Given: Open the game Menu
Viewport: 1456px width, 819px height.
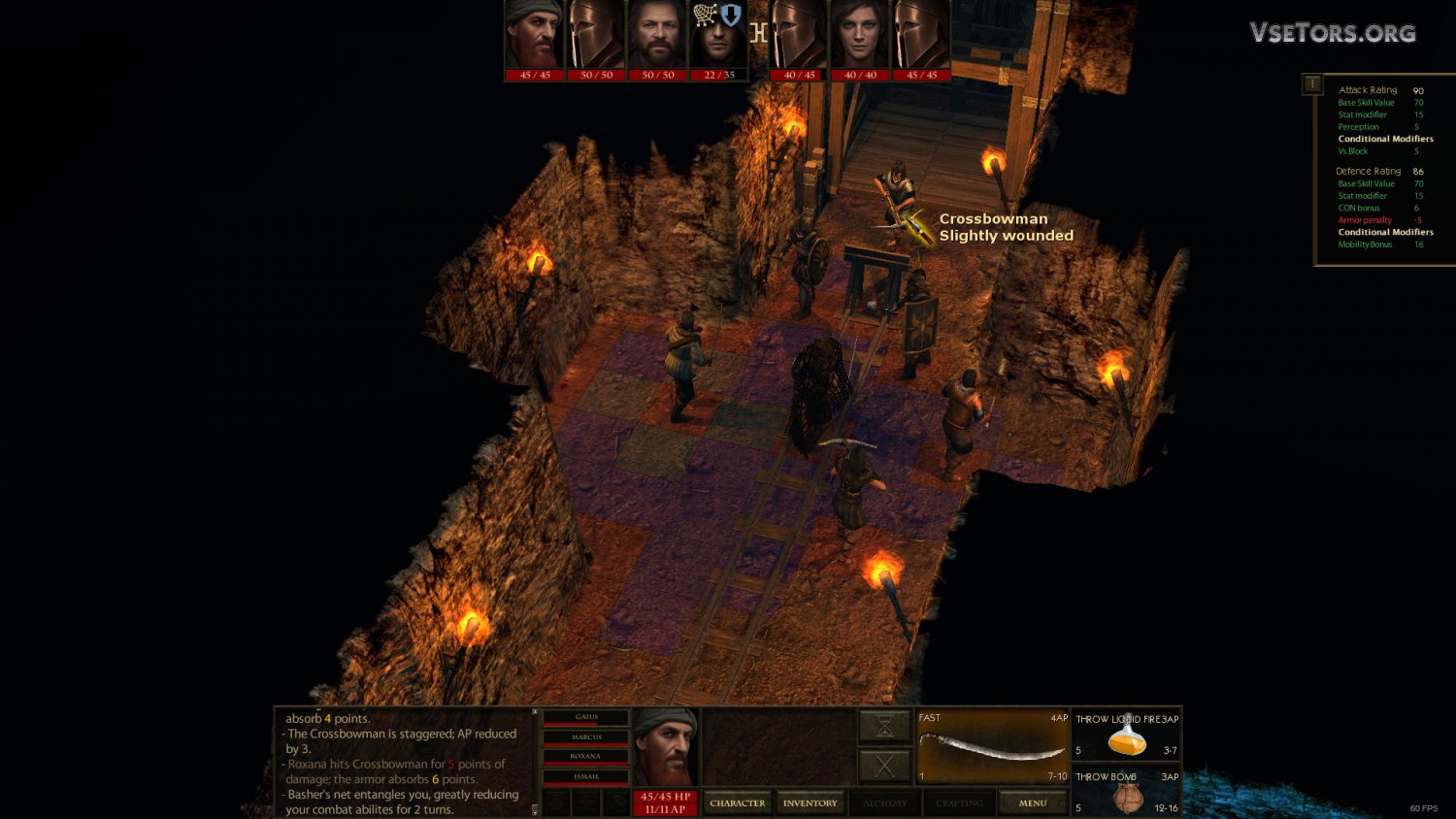Looking at the screenshot, I should coord(1032,803).
